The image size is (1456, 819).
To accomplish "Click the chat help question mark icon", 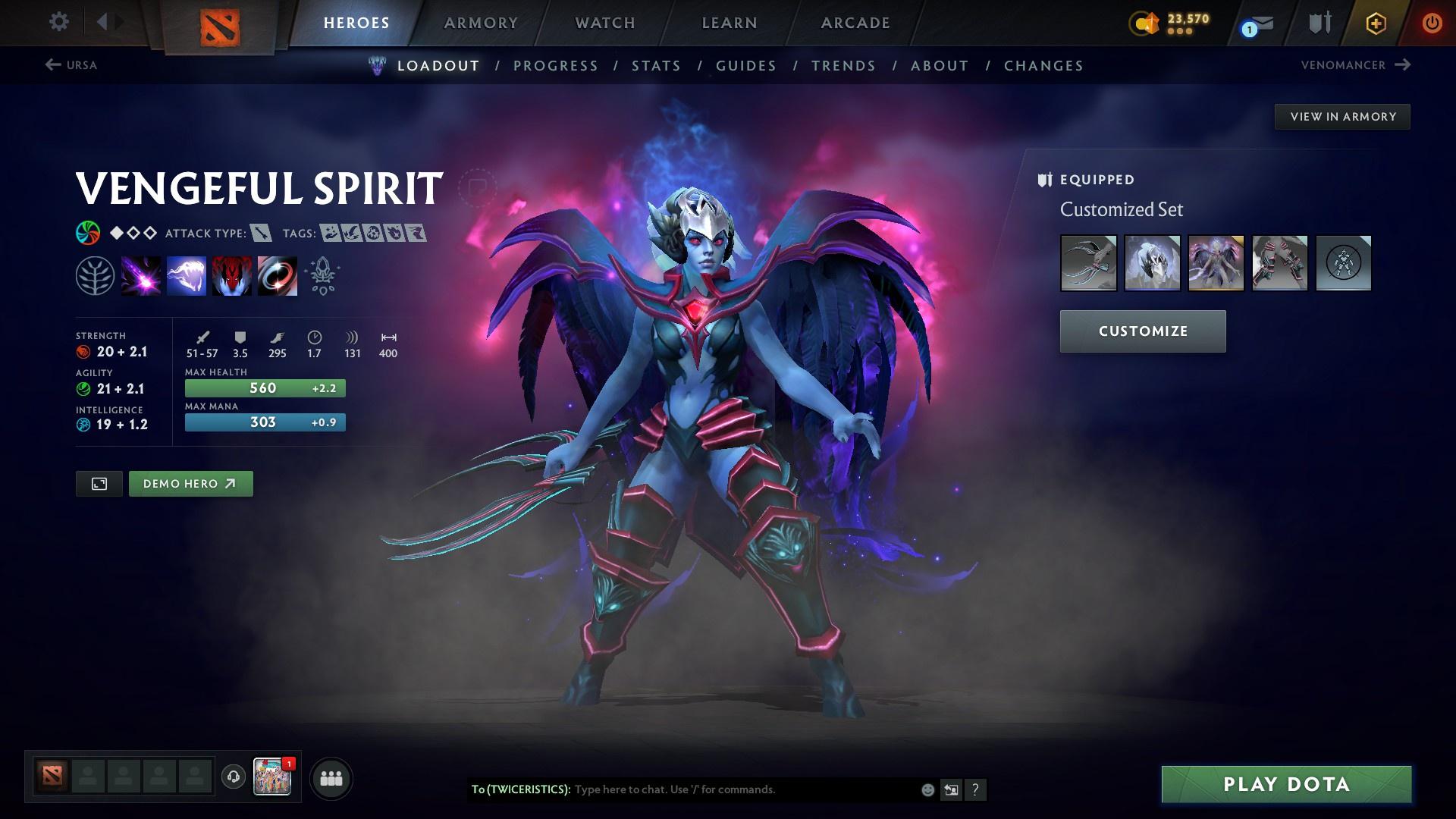I will [976, 789].
